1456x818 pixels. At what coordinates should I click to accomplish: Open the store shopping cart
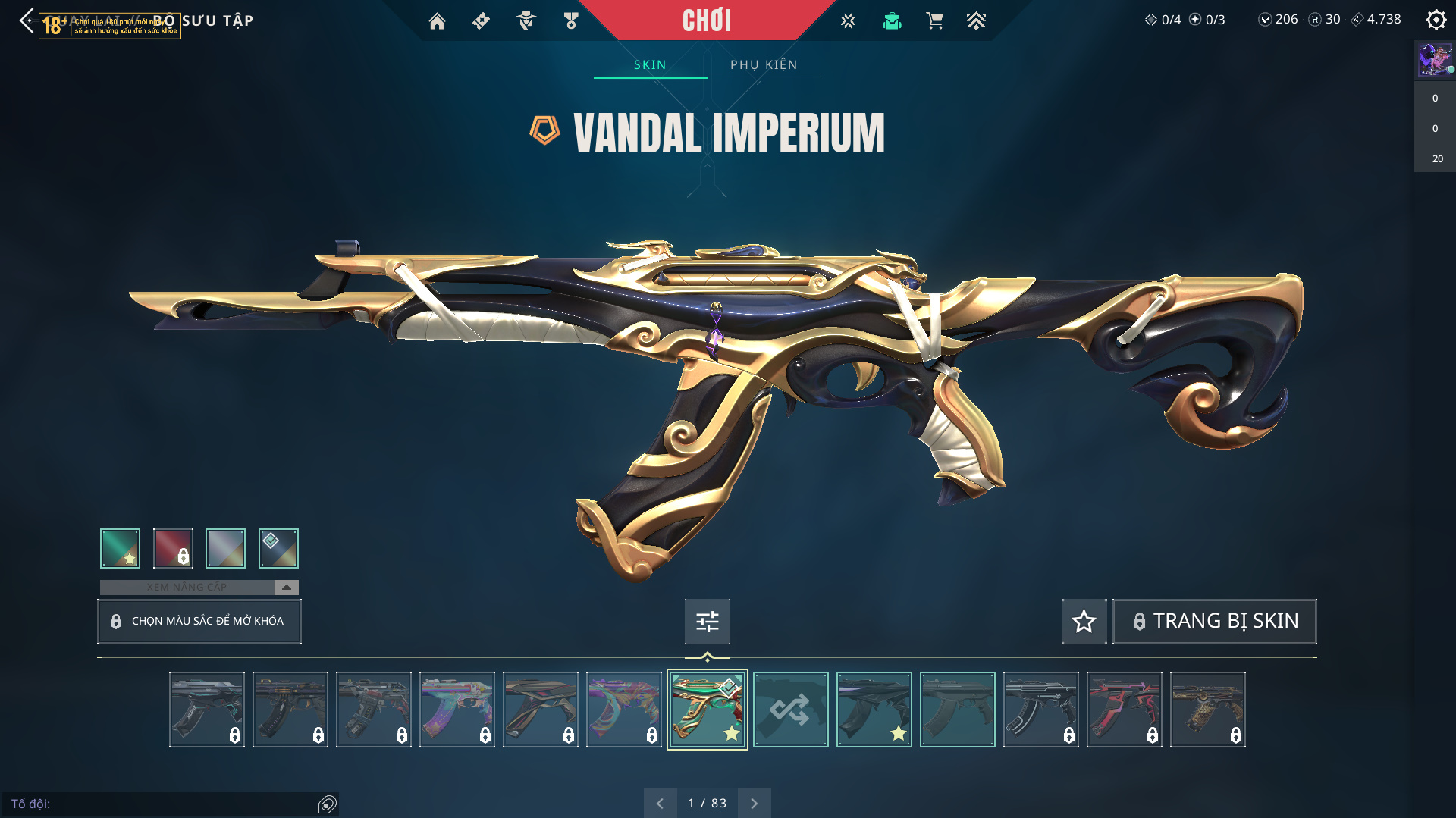[934, 21]
